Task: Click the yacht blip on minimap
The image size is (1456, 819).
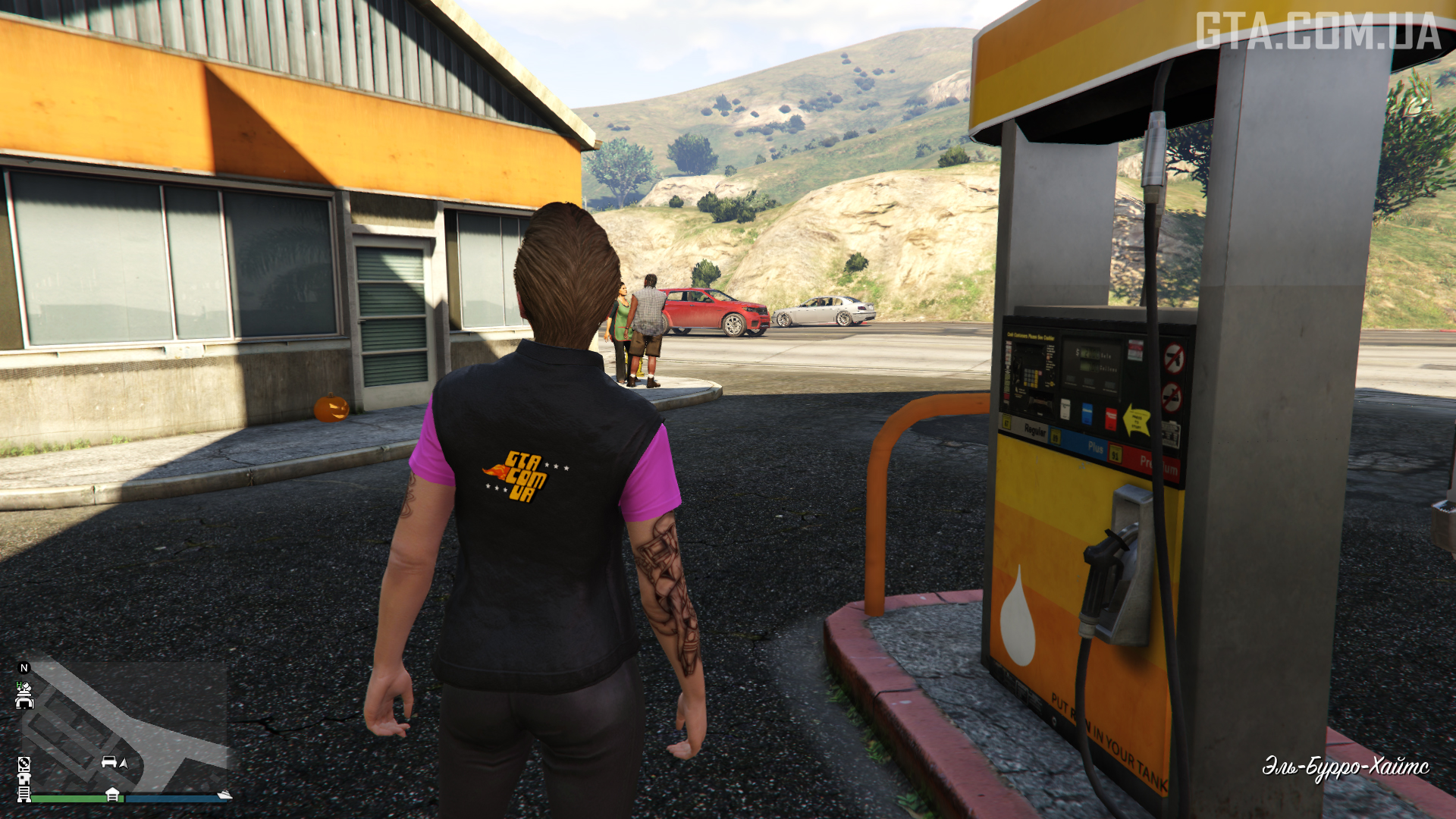Action: [x=224, y=794]
